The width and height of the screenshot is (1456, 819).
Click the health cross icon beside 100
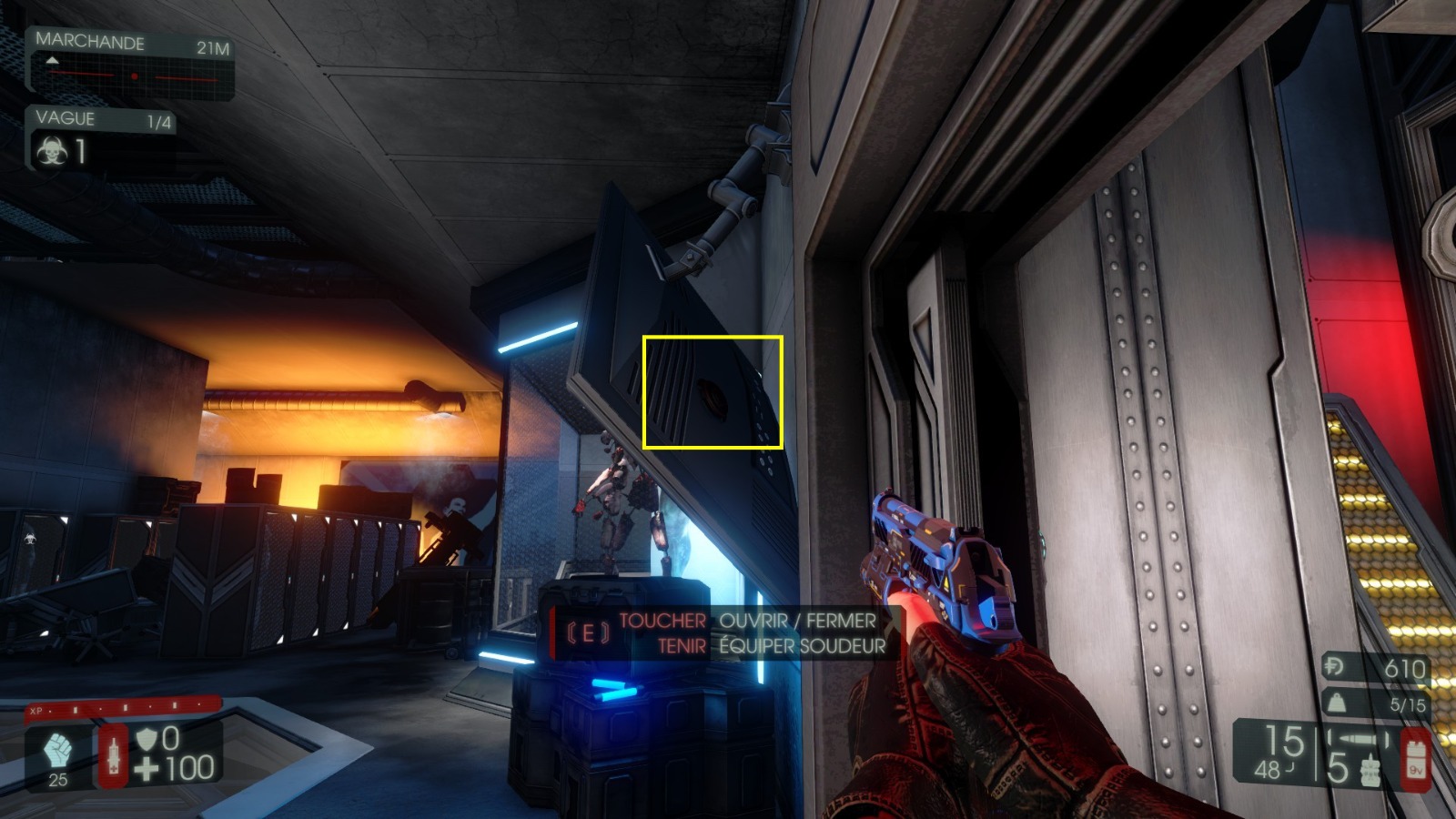tap(146, 768)
